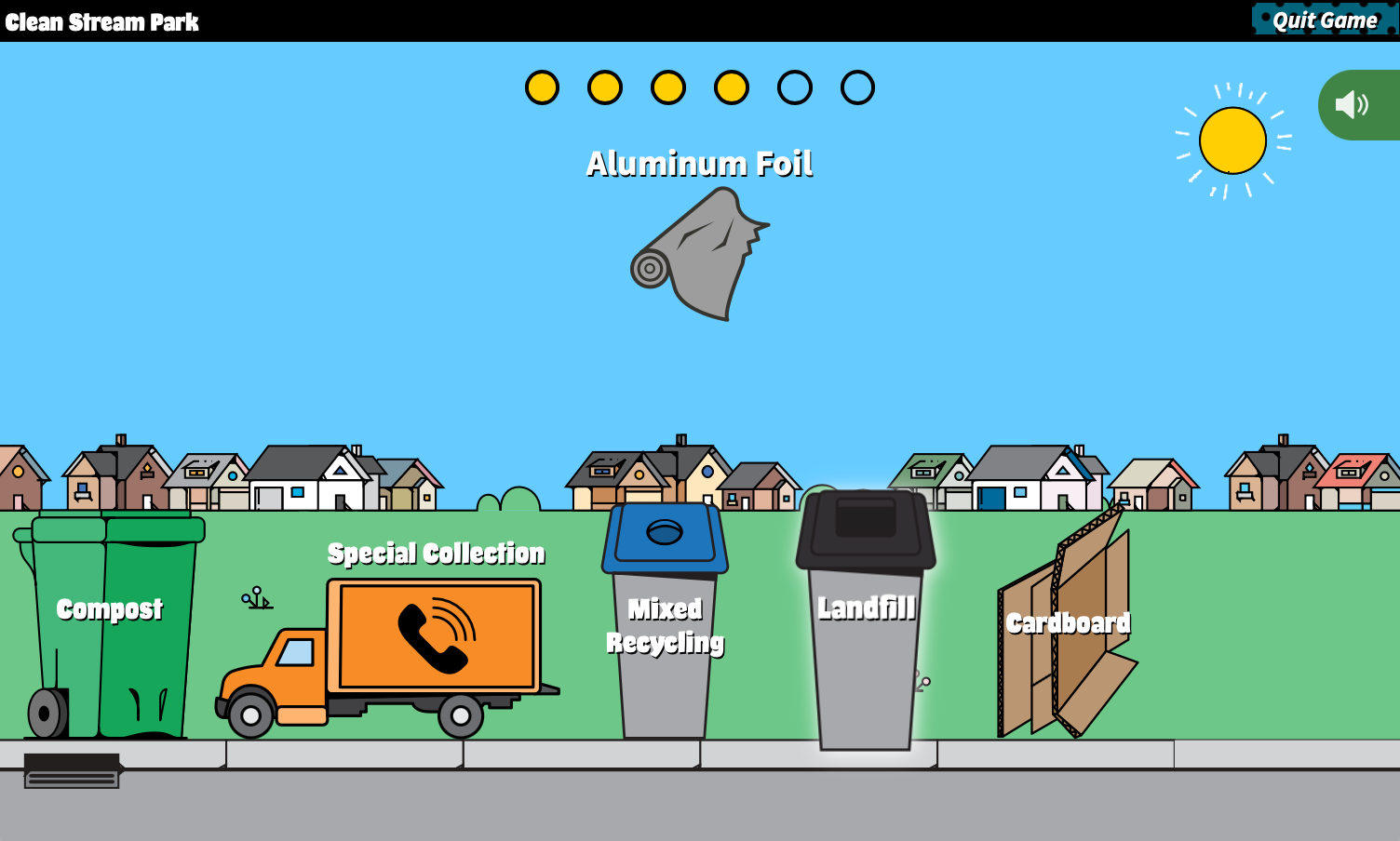
Task: Click the Clean Stream Park title
Action: coord(102,20)
